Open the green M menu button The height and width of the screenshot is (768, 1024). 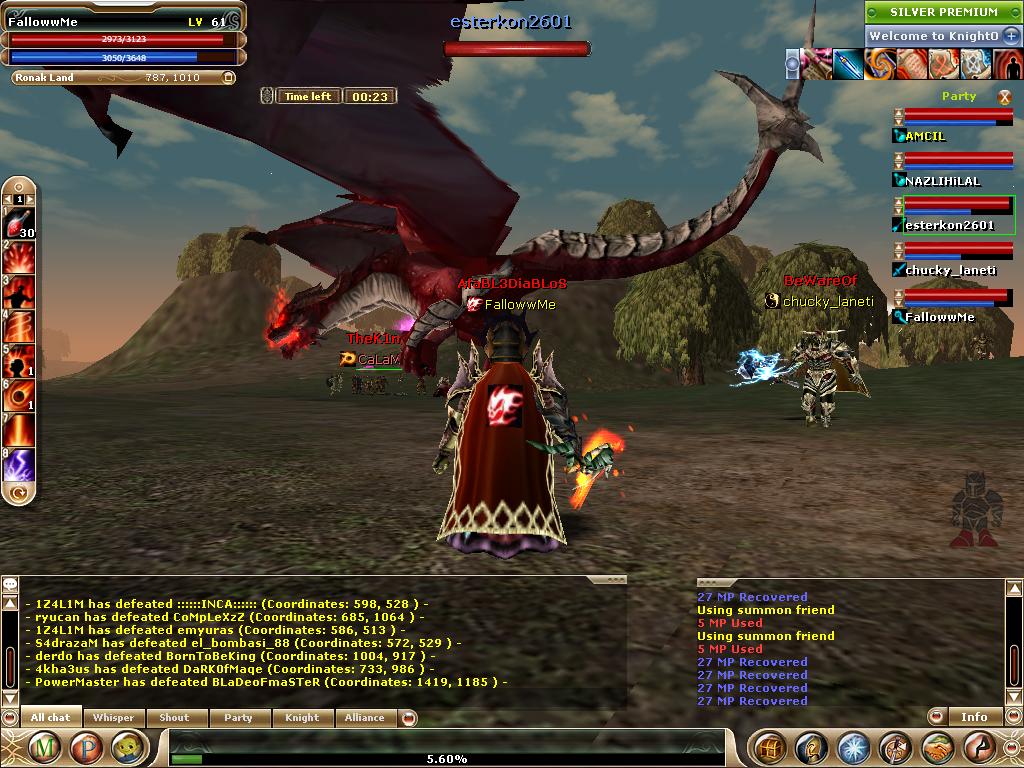pos(42,747)
